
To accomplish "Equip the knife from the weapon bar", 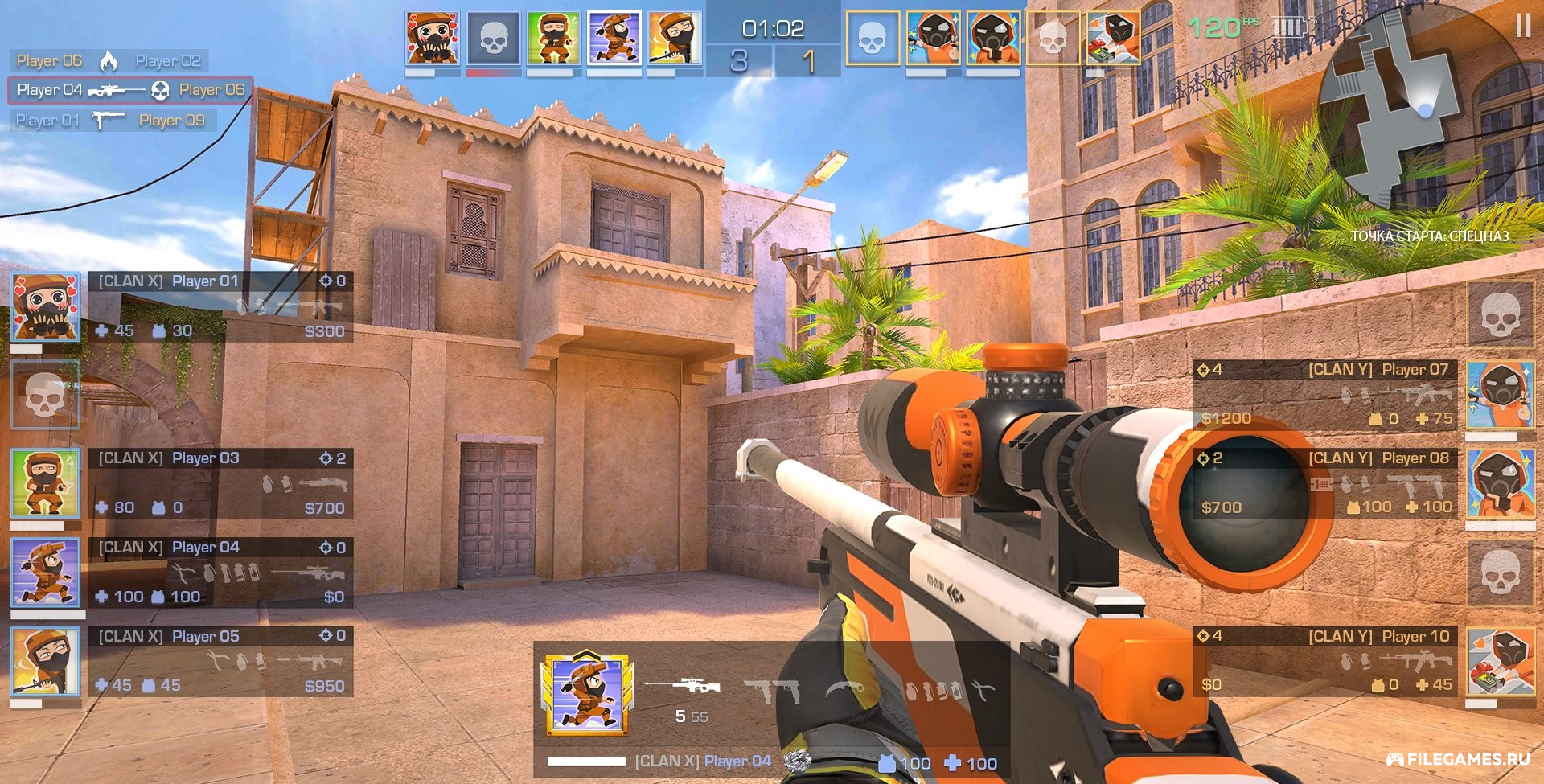I will coord(845,689).
